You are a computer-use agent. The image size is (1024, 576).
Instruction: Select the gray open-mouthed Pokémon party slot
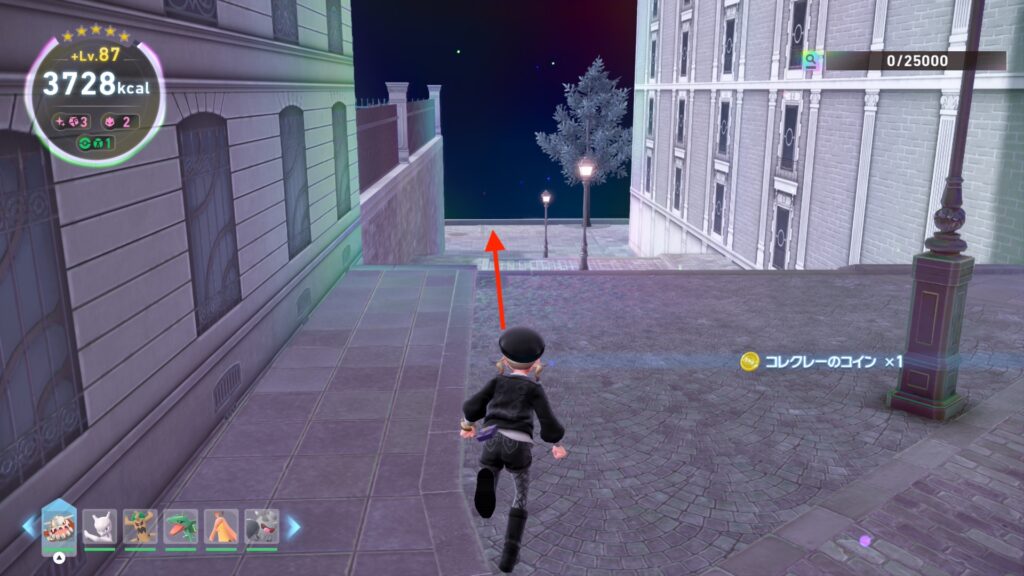[x=261, y=527]
